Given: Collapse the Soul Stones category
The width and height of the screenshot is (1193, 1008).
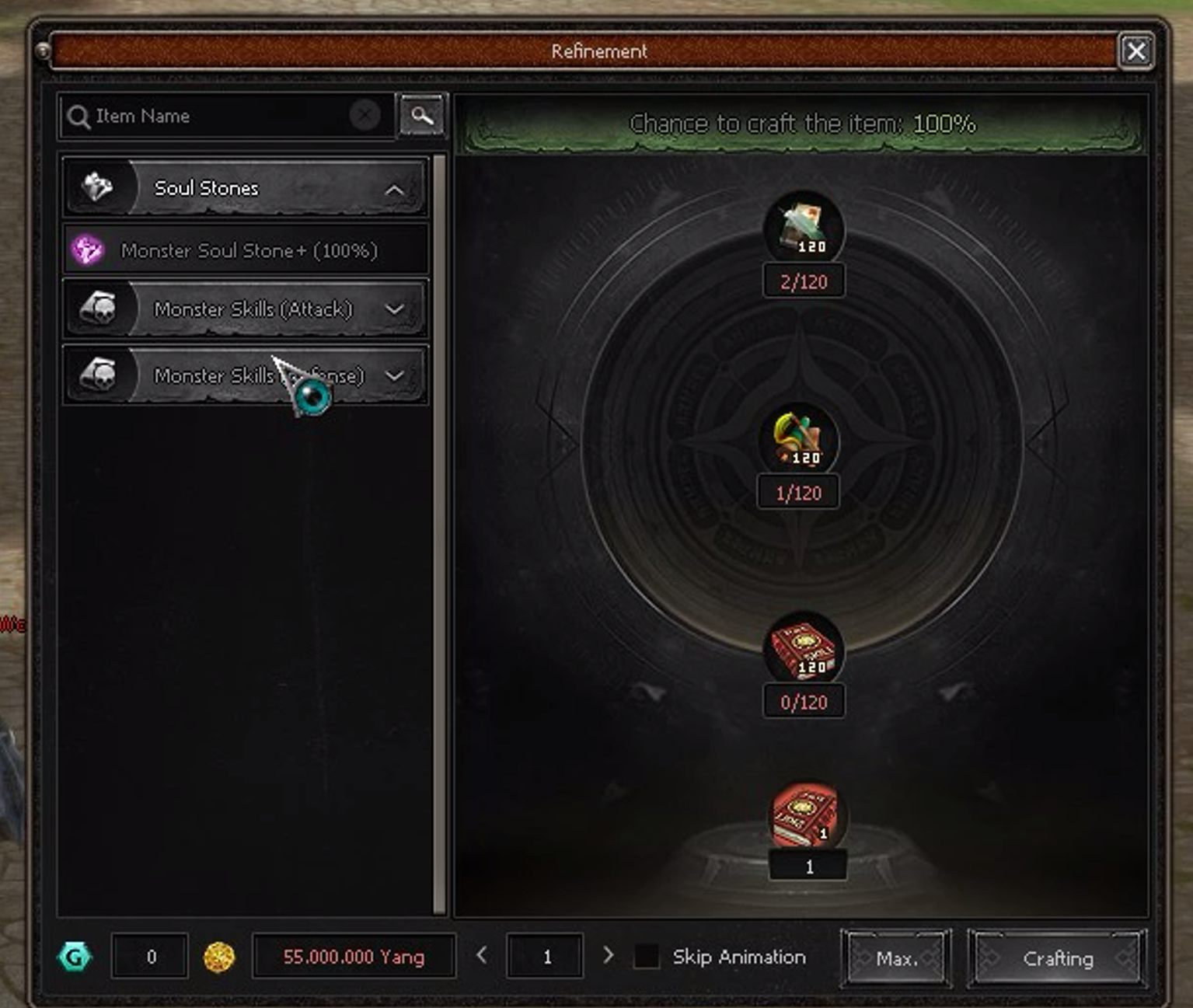Looking at the screenshot, I should point(395,189).
